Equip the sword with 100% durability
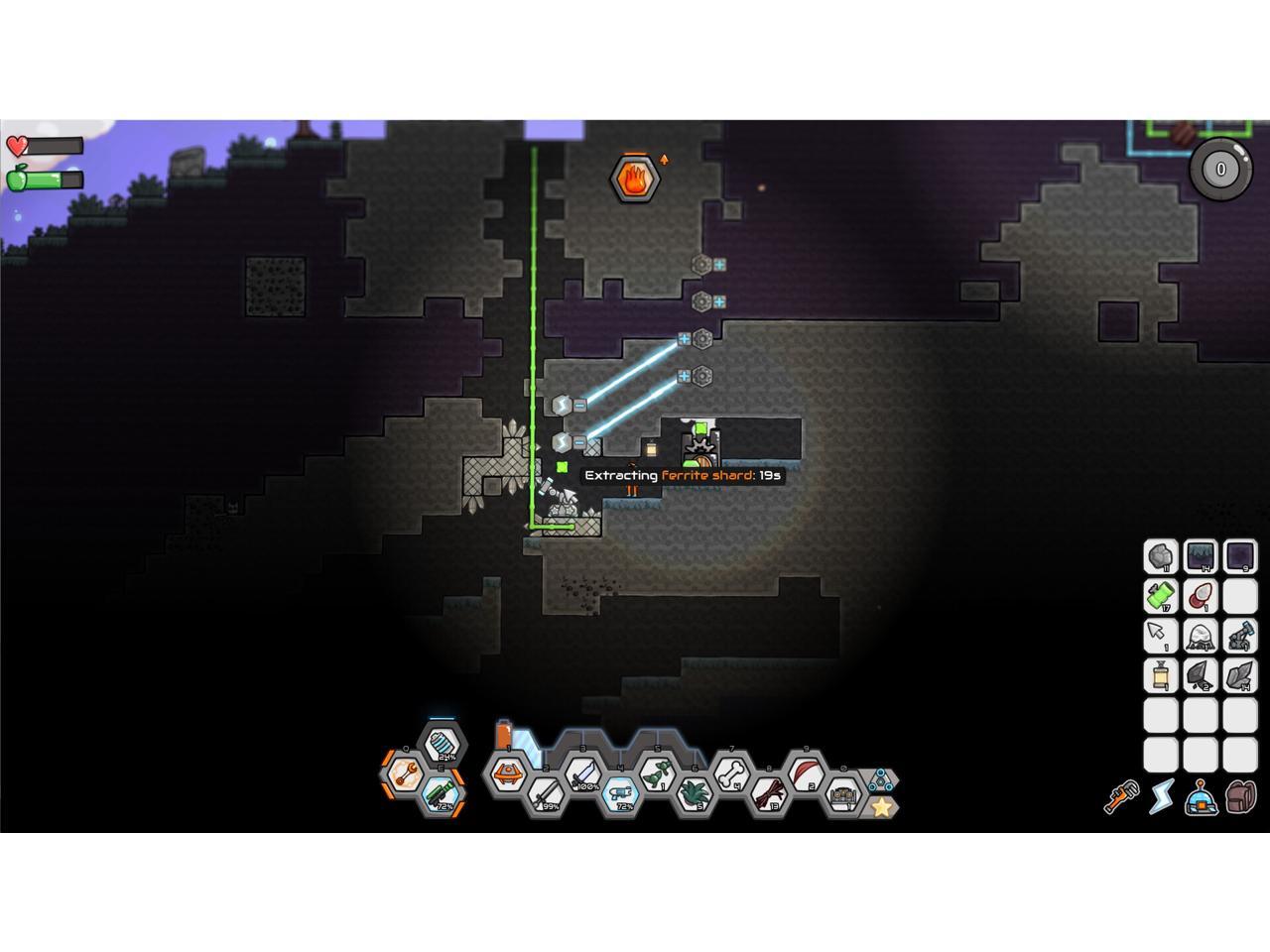1270x952 pixels. [x=583, y=773]
